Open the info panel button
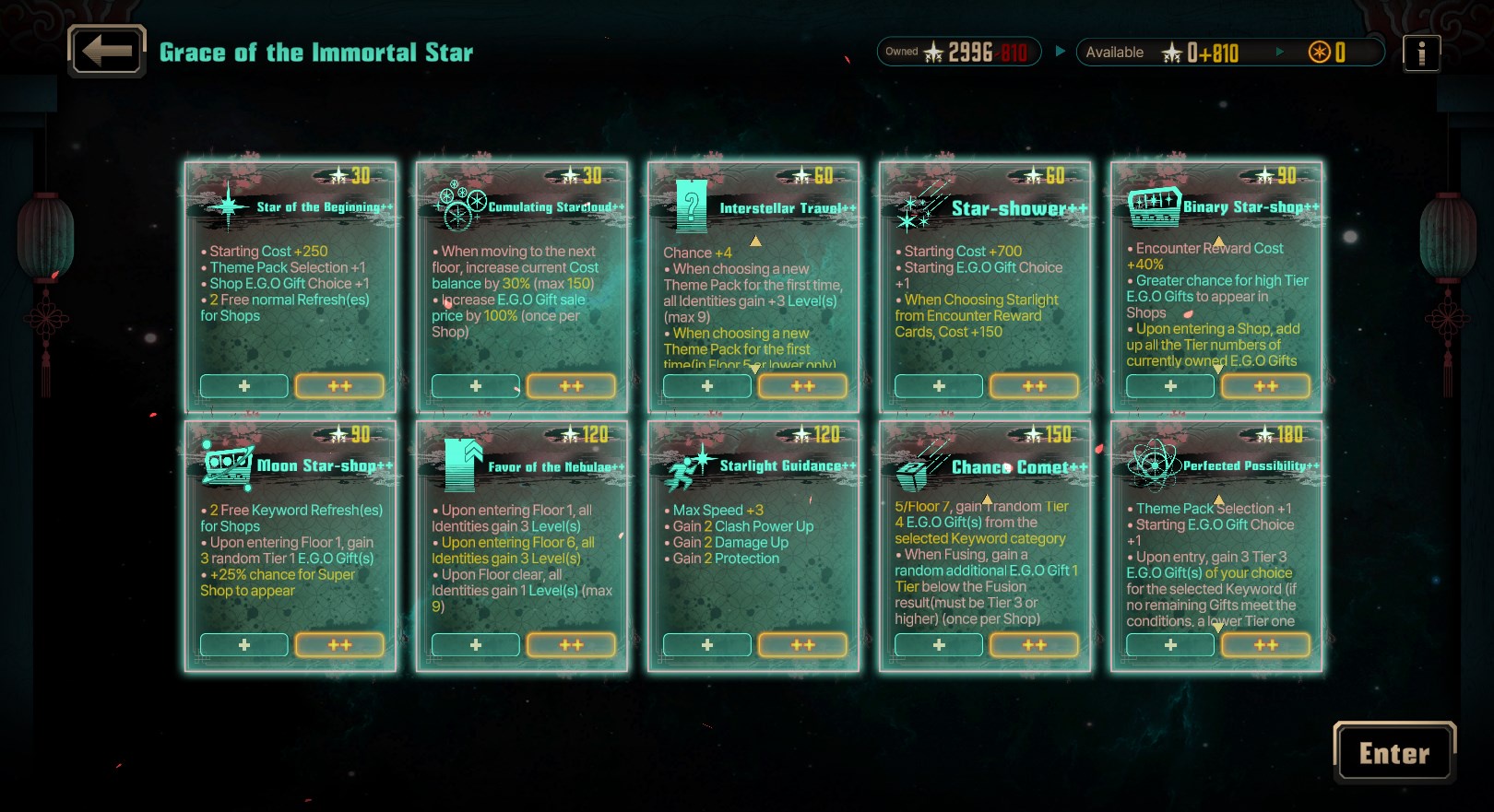 coord(1421,53)
